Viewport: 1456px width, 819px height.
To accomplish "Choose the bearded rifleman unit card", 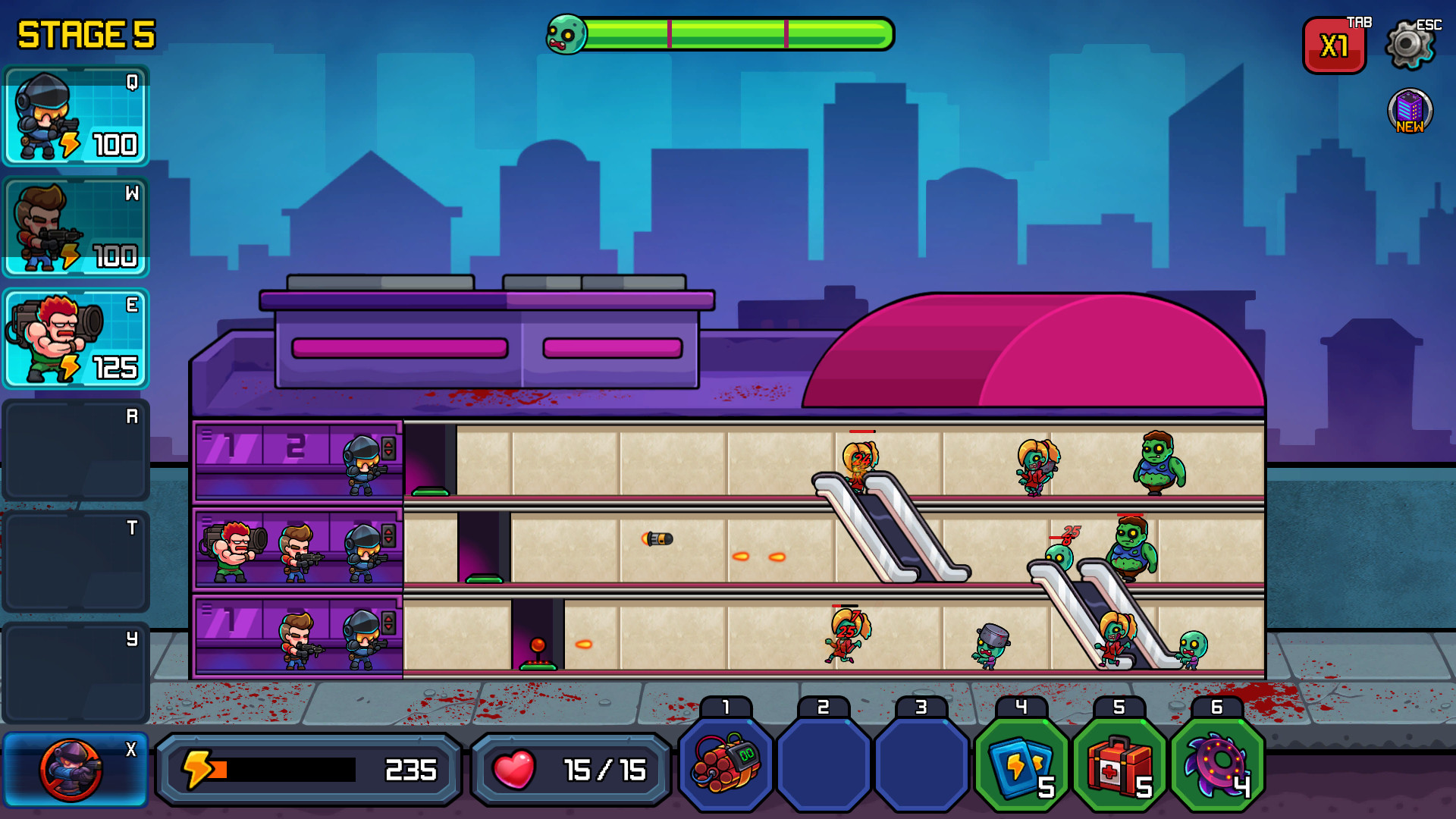I will [76, 227].
